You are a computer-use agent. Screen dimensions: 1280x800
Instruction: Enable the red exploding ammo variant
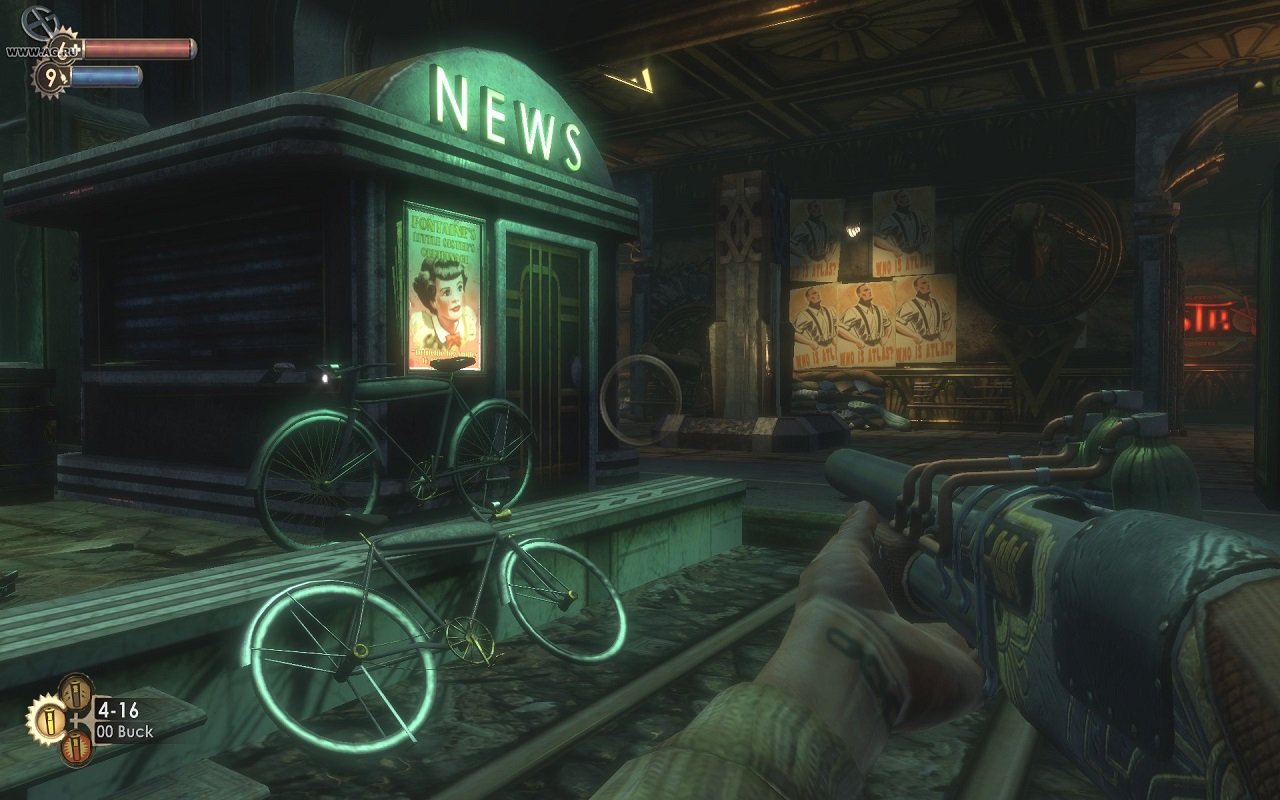point(75,750)
